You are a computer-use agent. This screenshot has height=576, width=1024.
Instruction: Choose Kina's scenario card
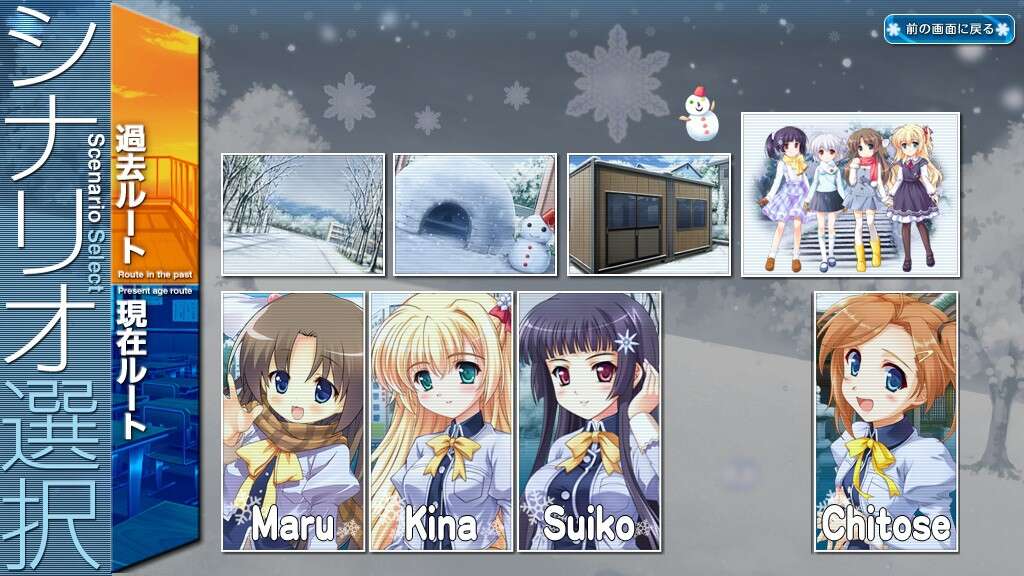point(441,421)
